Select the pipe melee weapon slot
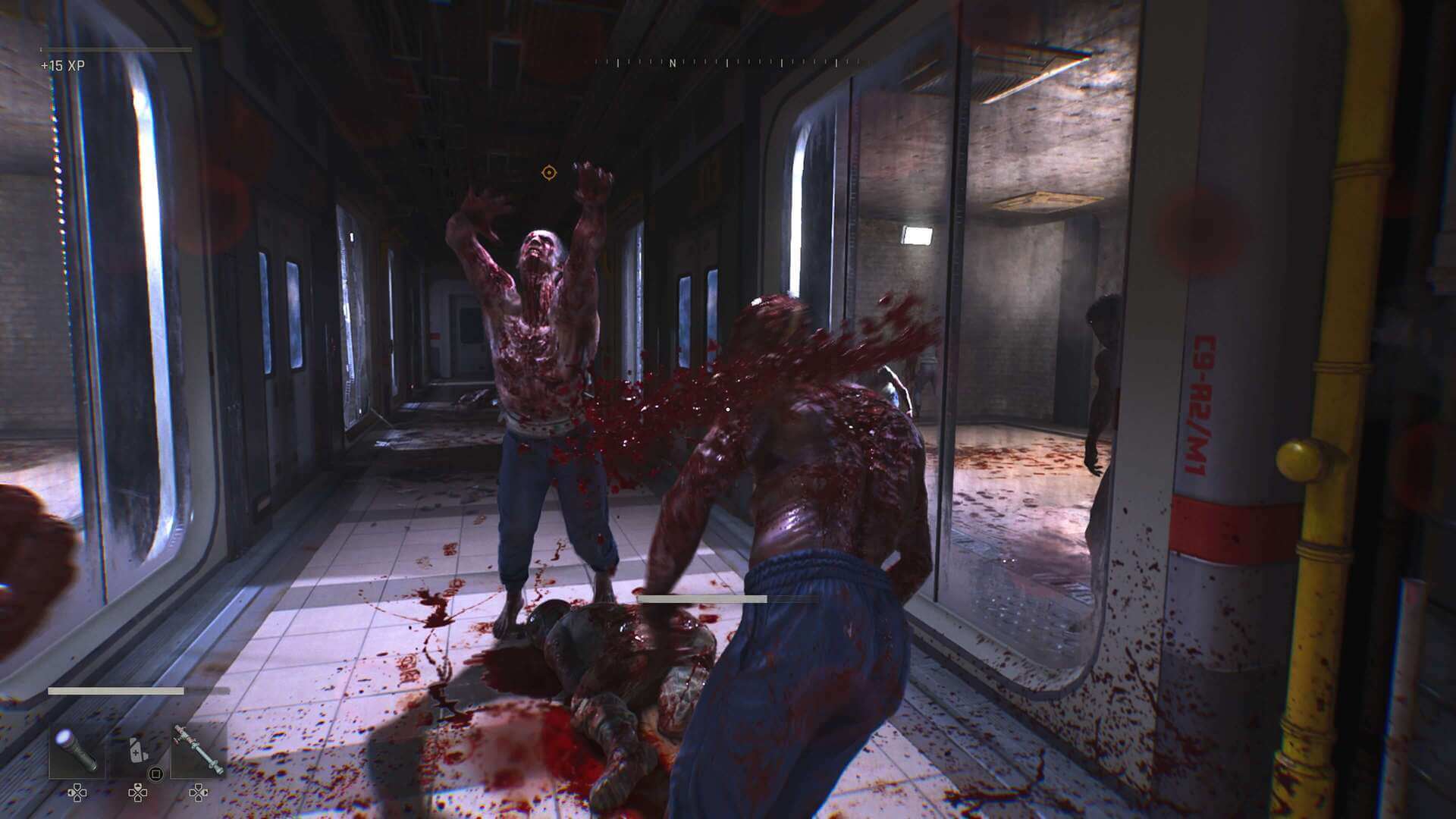This screenshot has height=819, width=1456. click(x=198, y=751)
